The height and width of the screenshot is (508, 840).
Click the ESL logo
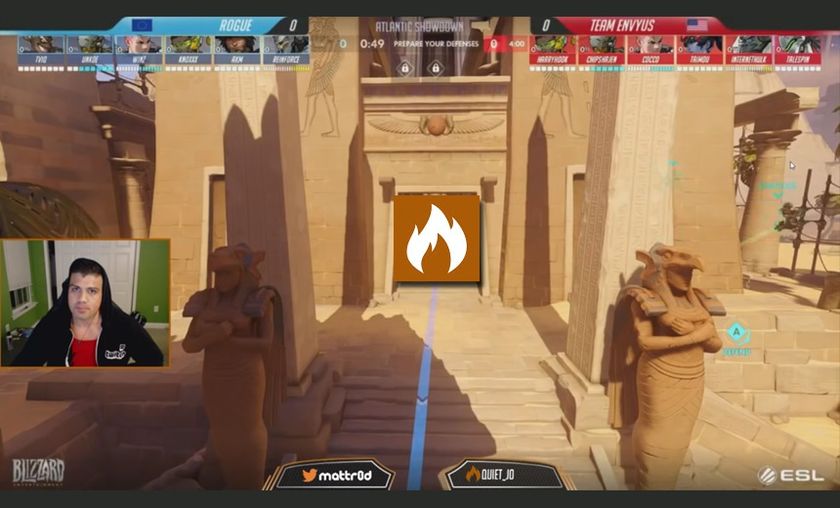point(794,475)
